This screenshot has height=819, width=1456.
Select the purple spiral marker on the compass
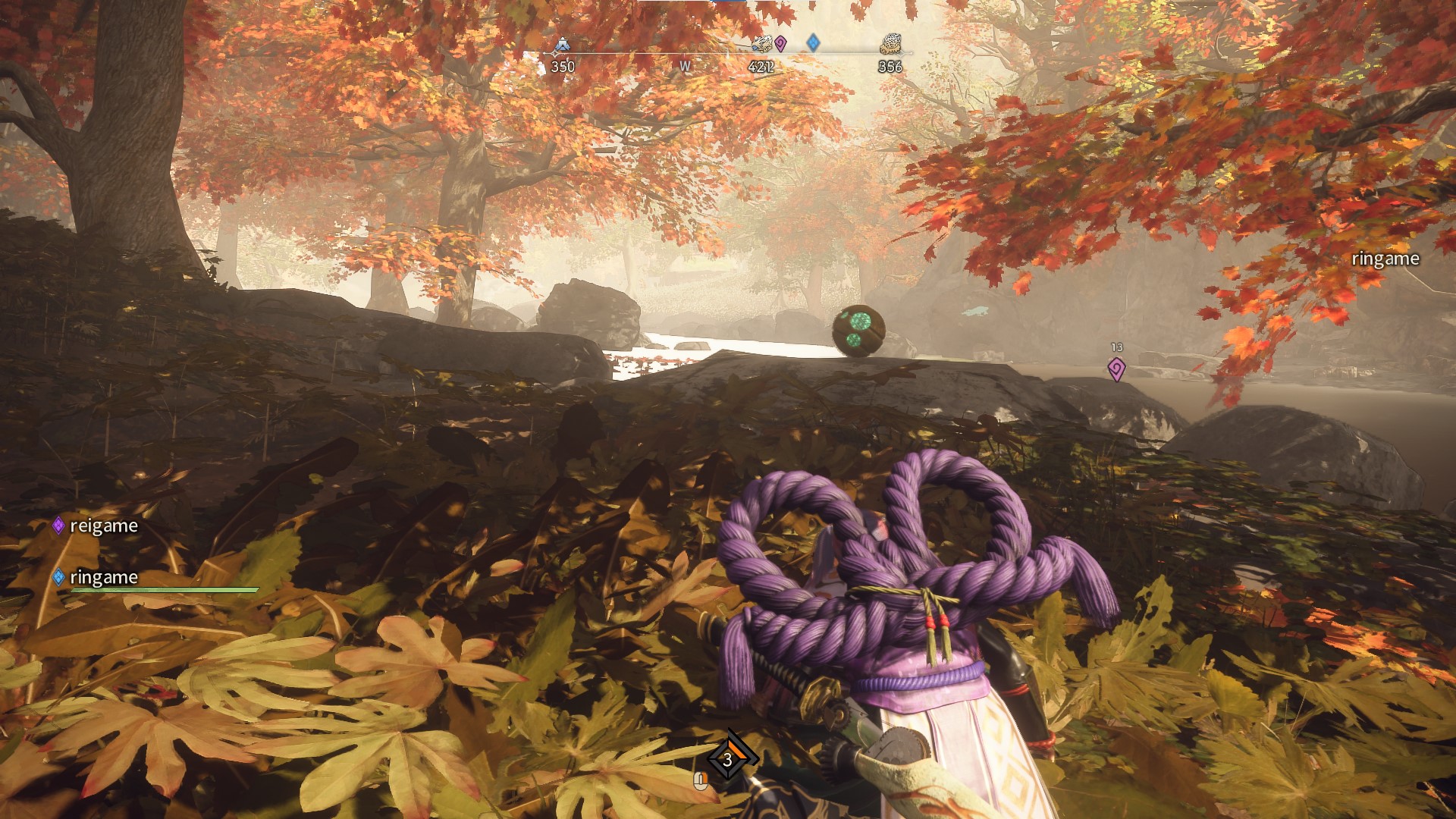[x=780, y=44]
